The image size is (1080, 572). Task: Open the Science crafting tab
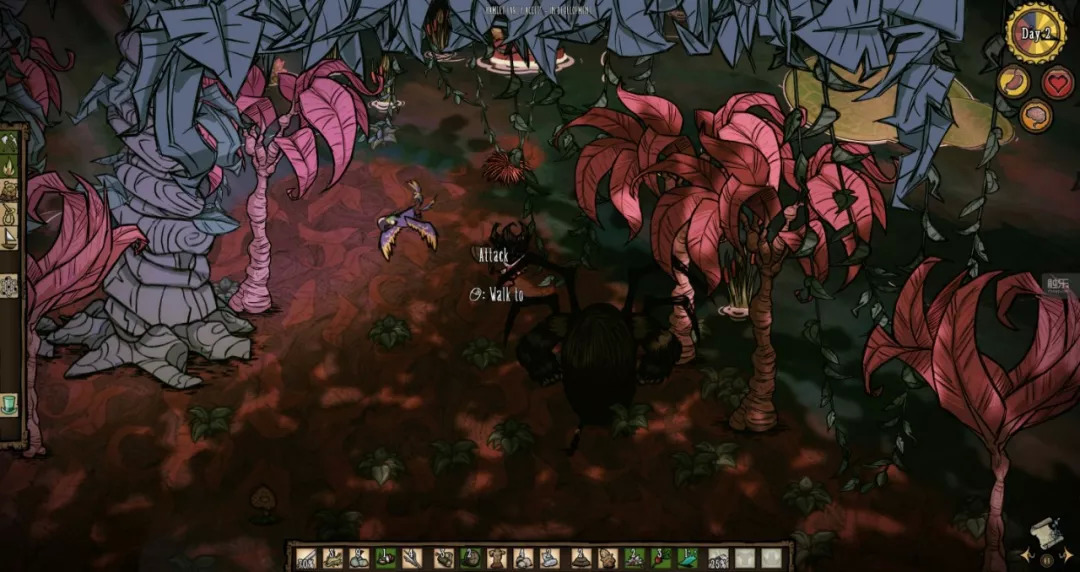12,286
